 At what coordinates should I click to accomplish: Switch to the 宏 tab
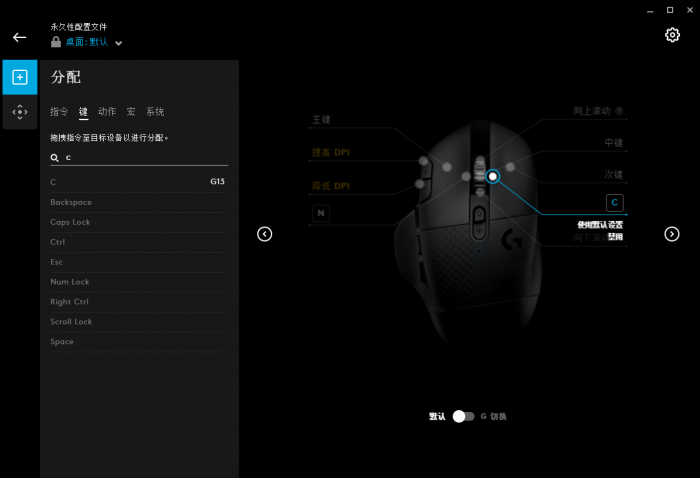click(x=131, y=112)
